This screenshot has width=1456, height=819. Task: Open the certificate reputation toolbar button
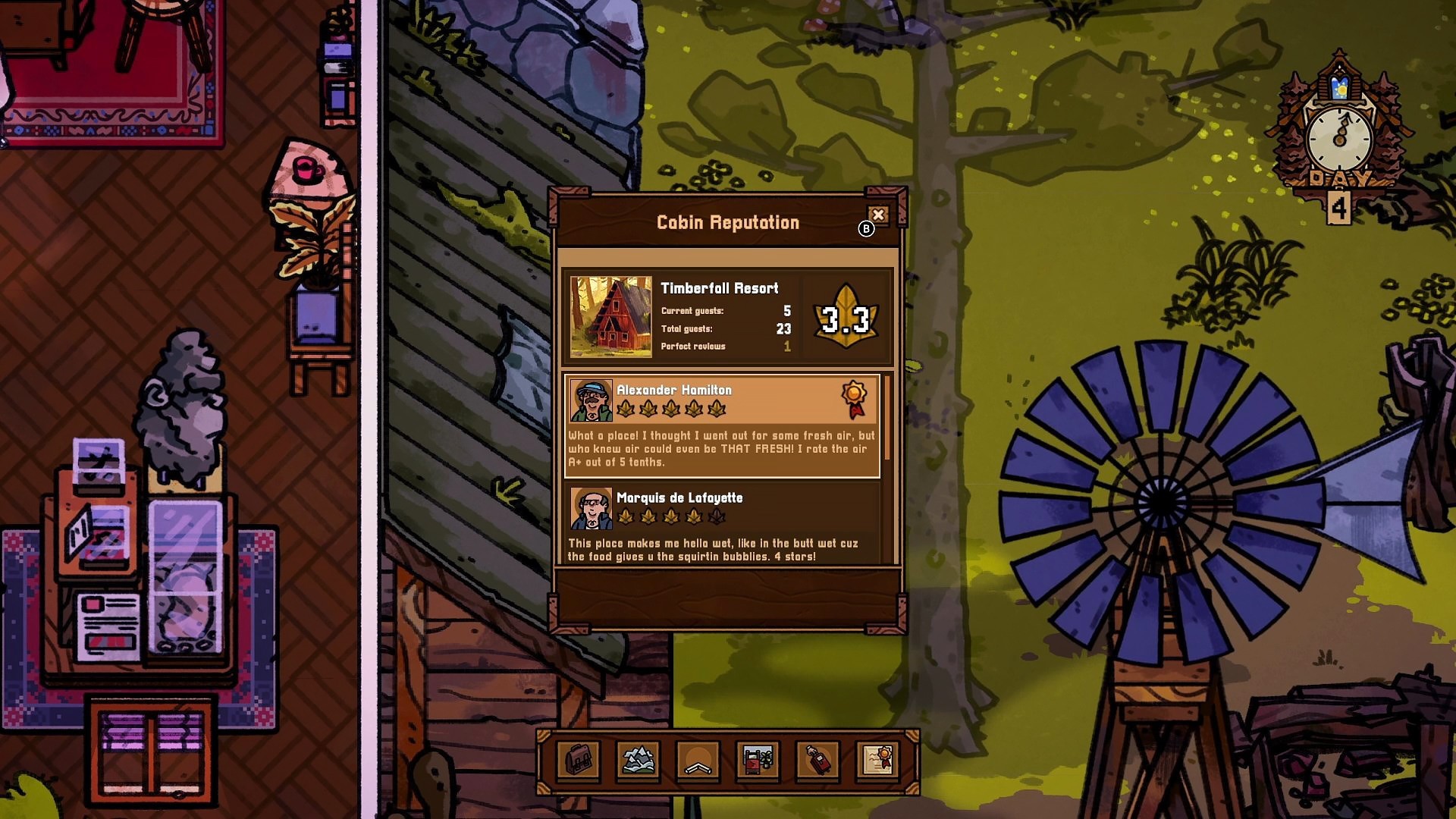coord(878,760)
